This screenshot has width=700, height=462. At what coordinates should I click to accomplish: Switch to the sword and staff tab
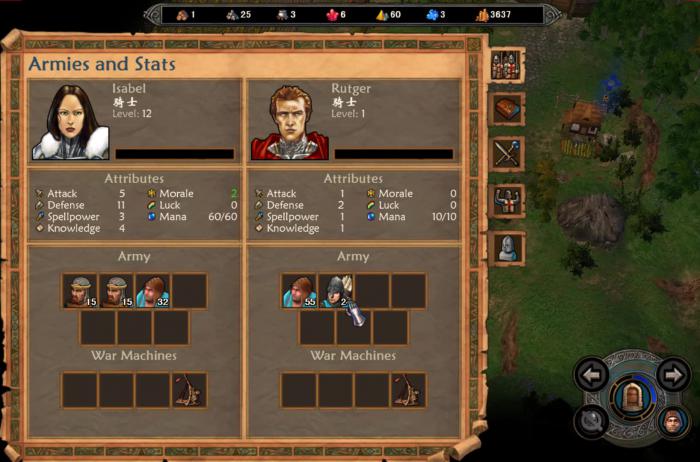click(x=508, y=153)
